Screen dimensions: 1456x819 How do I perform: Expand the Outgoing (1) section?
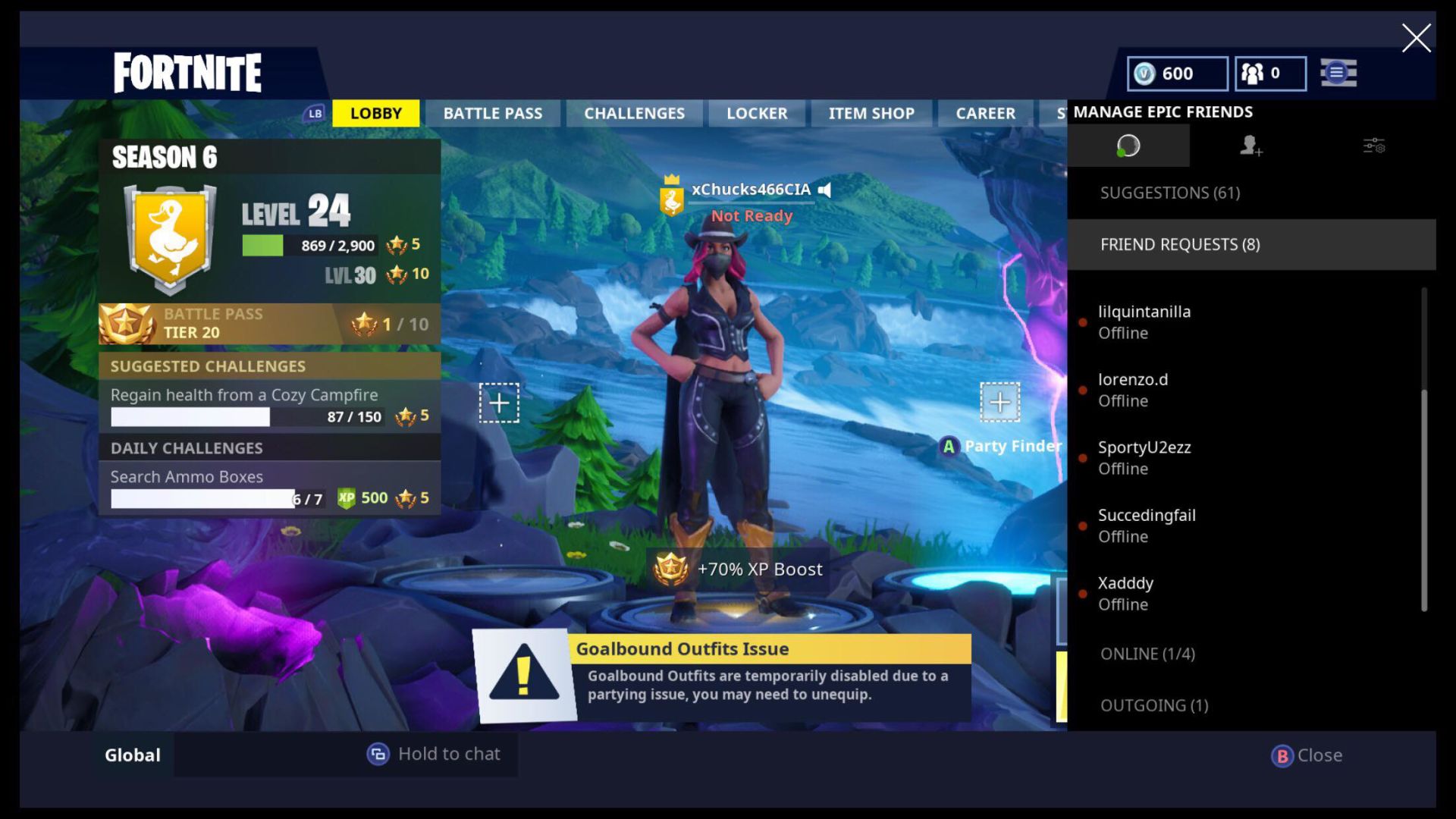1154,705
